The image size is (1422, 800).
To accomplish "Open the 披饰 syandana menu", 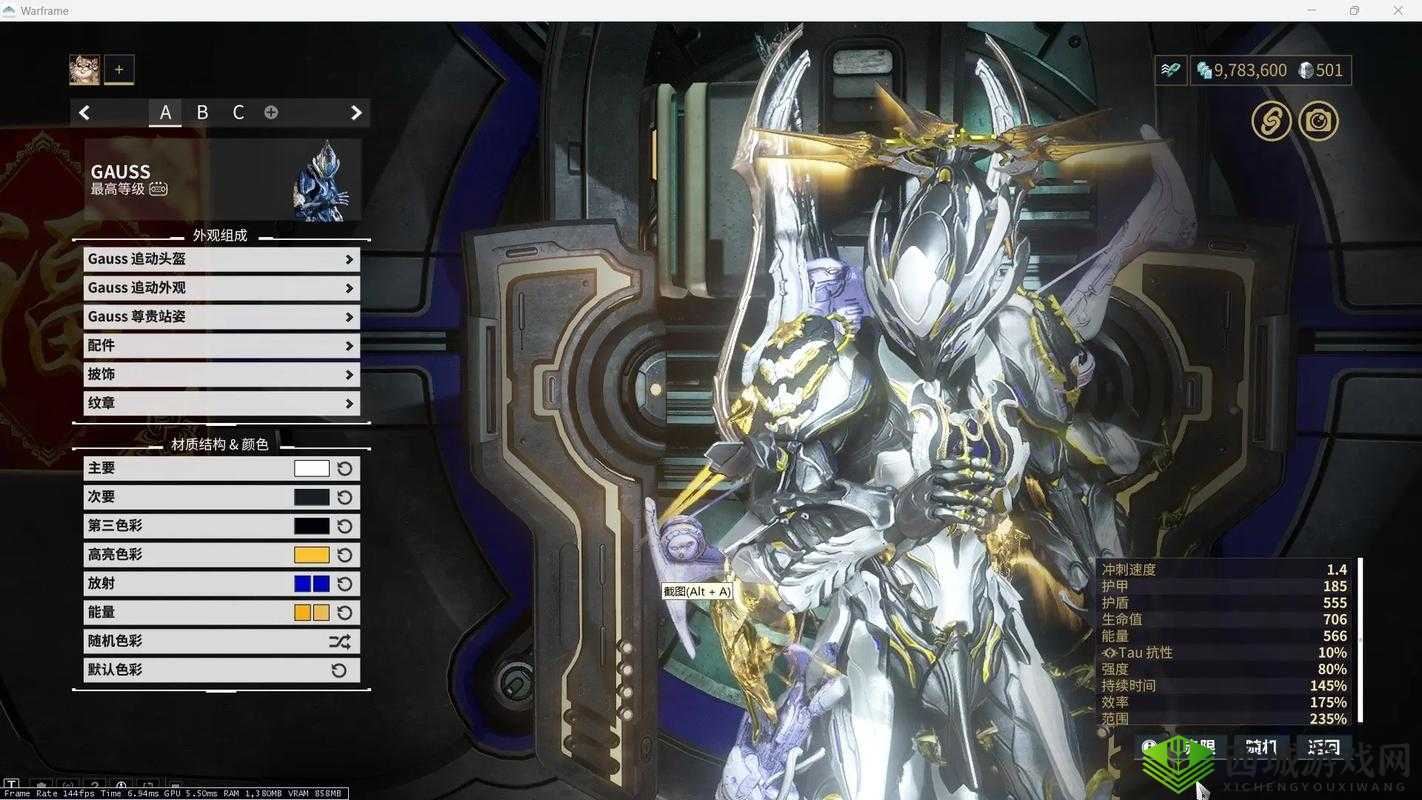I will [220, 374].
